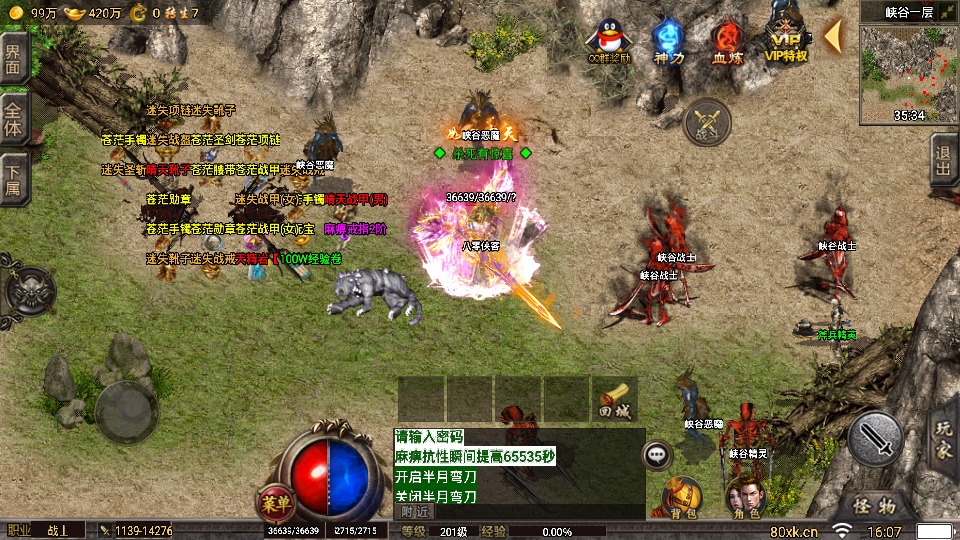Open VIP特权 privileges
The width and height of the screenshot is (960, 540).
(786, 38)
